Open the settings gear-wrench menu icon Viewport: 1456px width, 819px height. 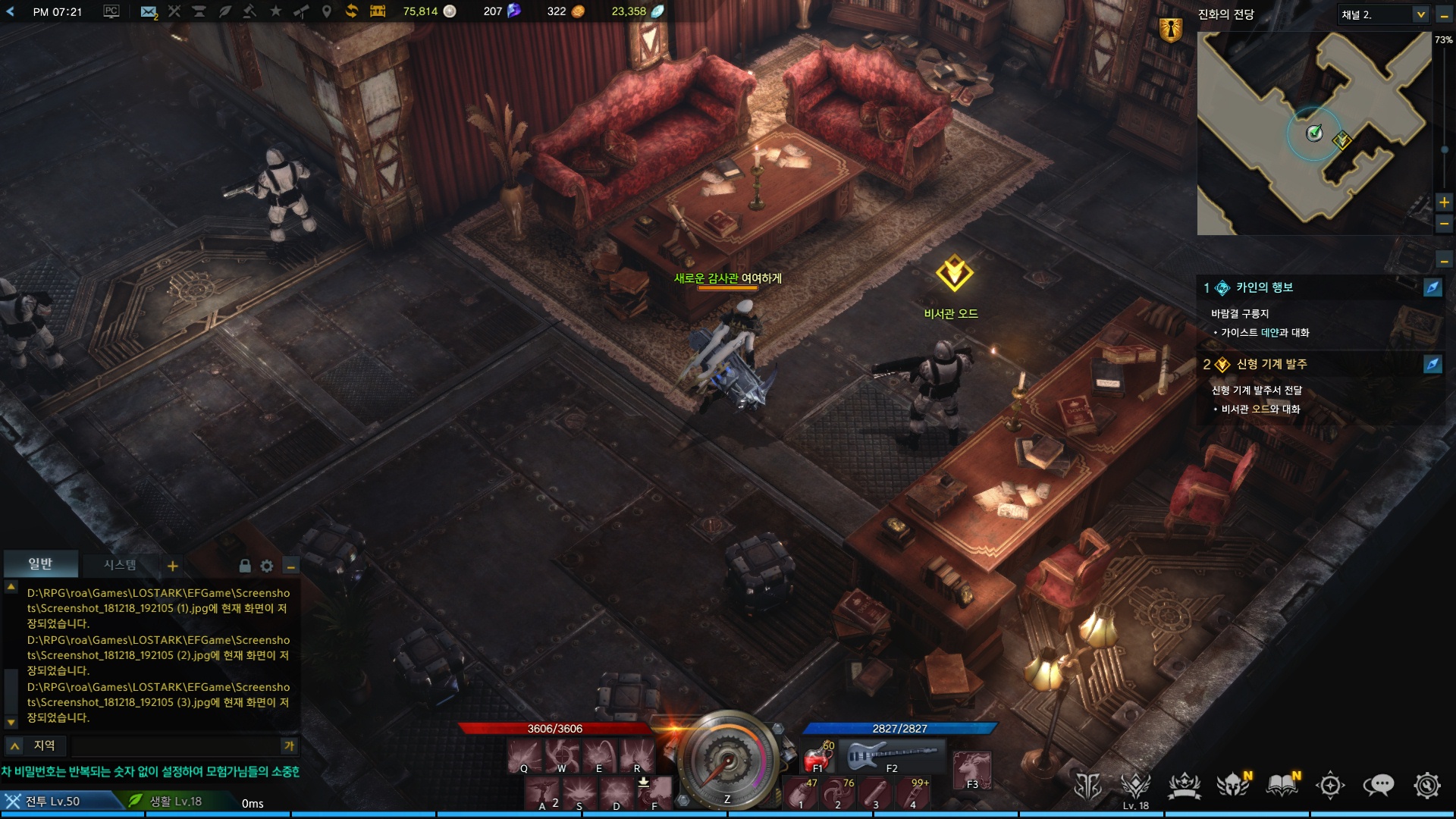coord(1426,786)
